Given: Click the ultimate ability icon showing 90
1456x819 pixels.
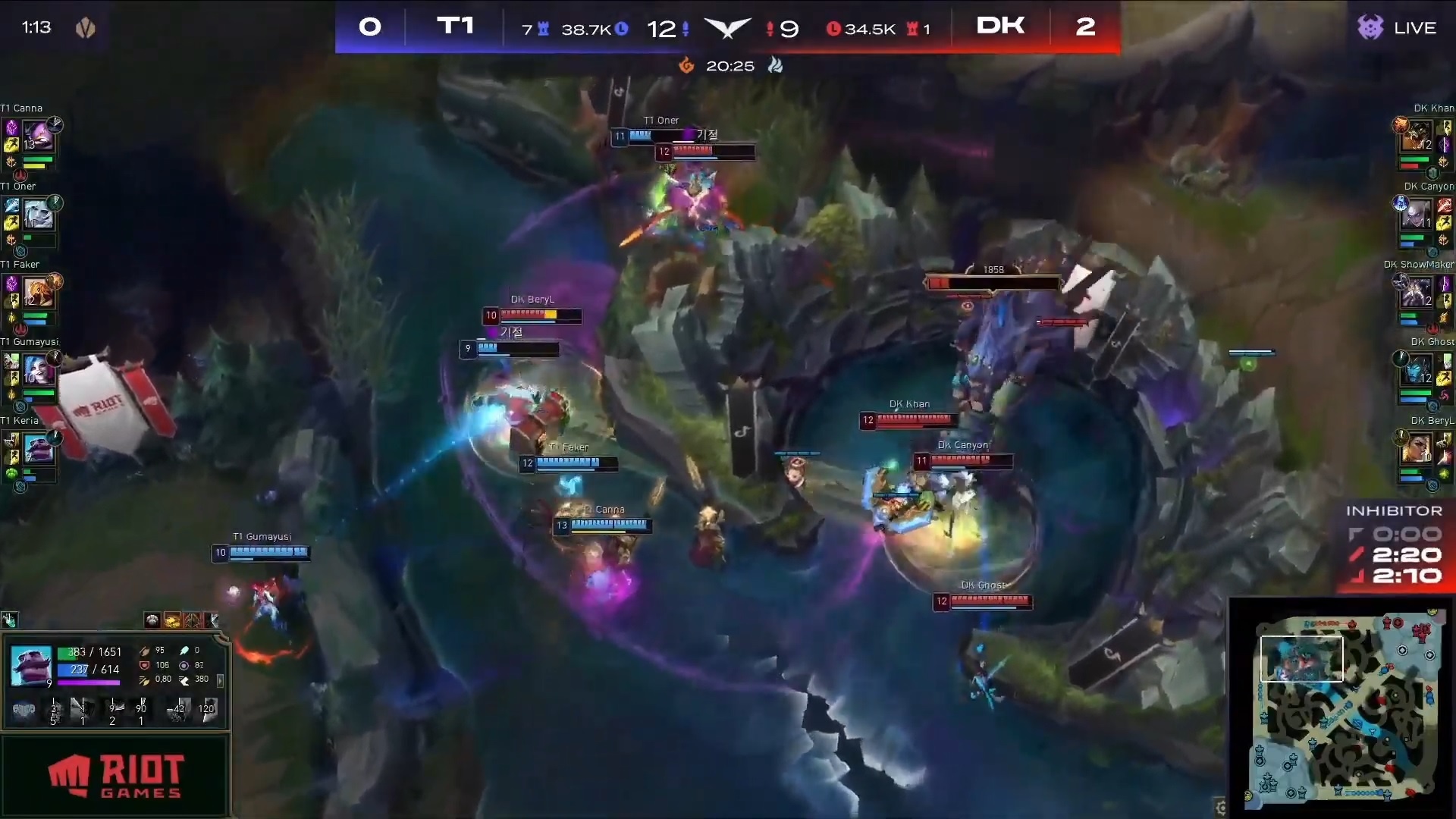Looking at the screenshot, I should [x=142, y=709].
